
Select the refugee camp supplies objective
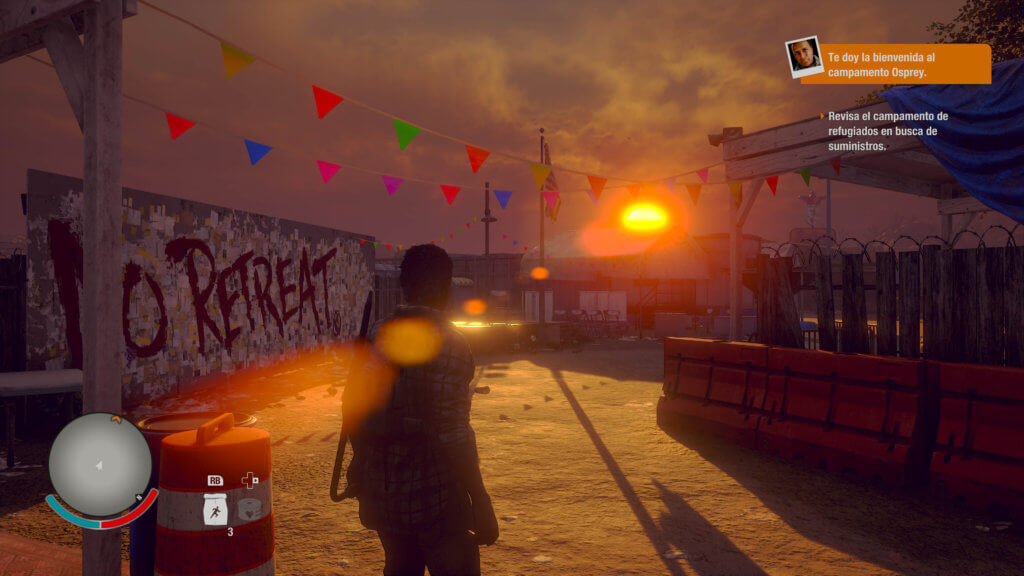pyautogui.click(x=888, y=131)
